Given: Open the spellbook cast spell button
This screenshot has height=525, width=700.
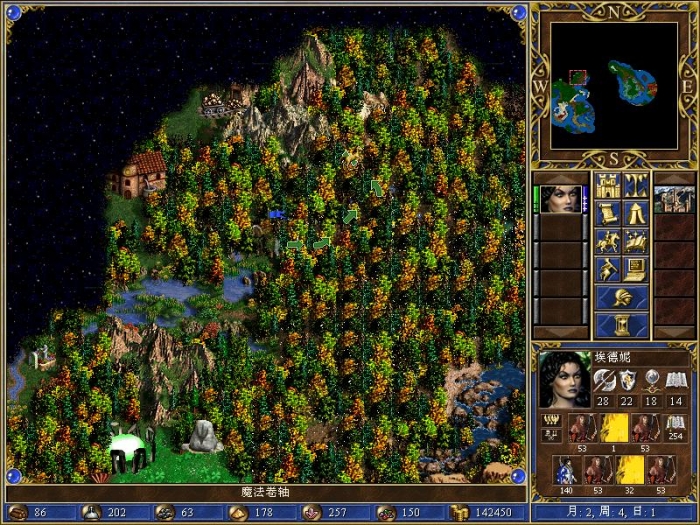Looking at the screenshot, I should (x=636, y=241).
